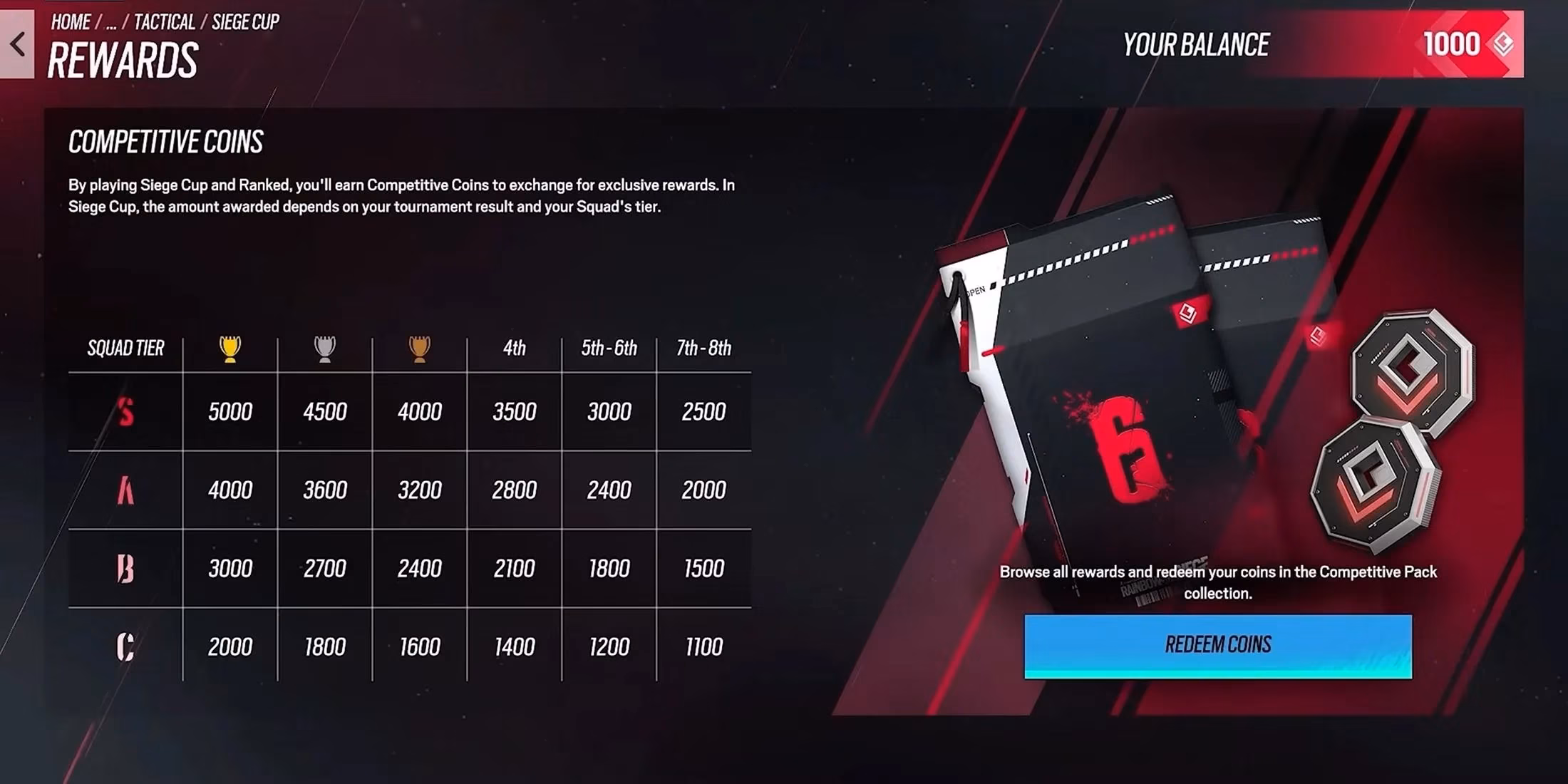Click the back arrow chevron at top left

[18, 44]
